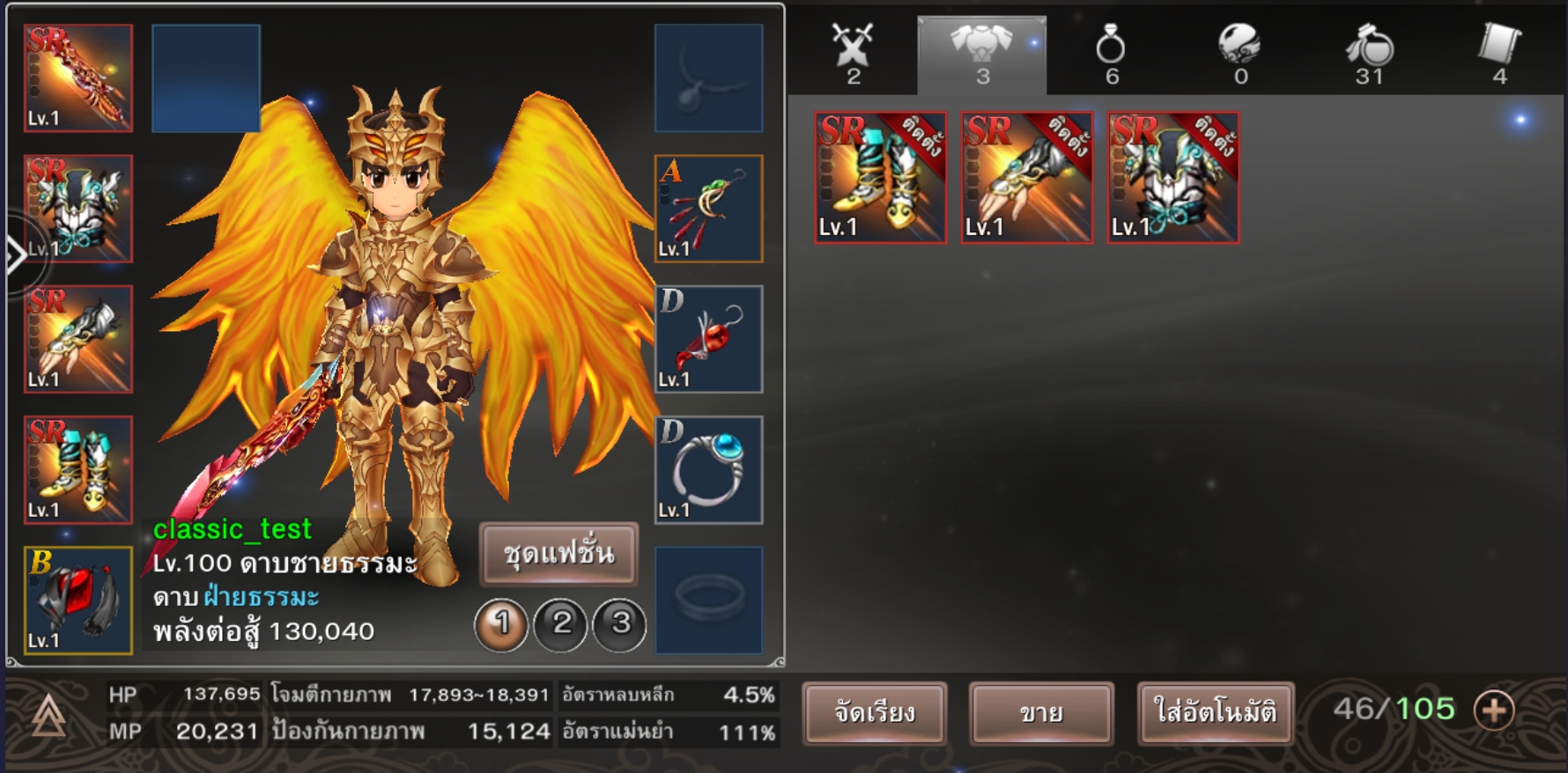
Task: Select equipment preset number 3
Action: coord(620,624)
